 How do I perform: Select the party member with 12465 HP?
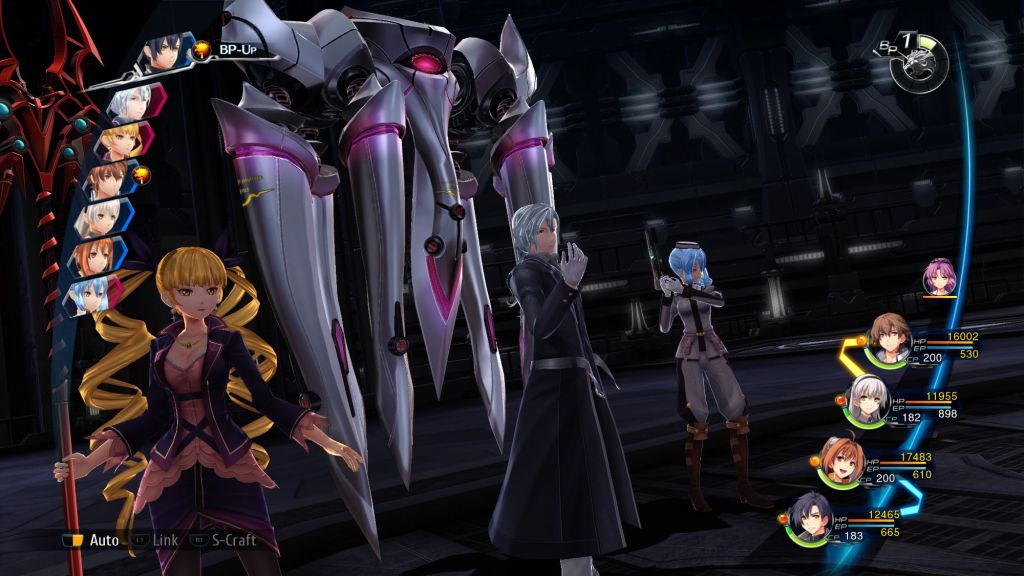pos(809,518)
